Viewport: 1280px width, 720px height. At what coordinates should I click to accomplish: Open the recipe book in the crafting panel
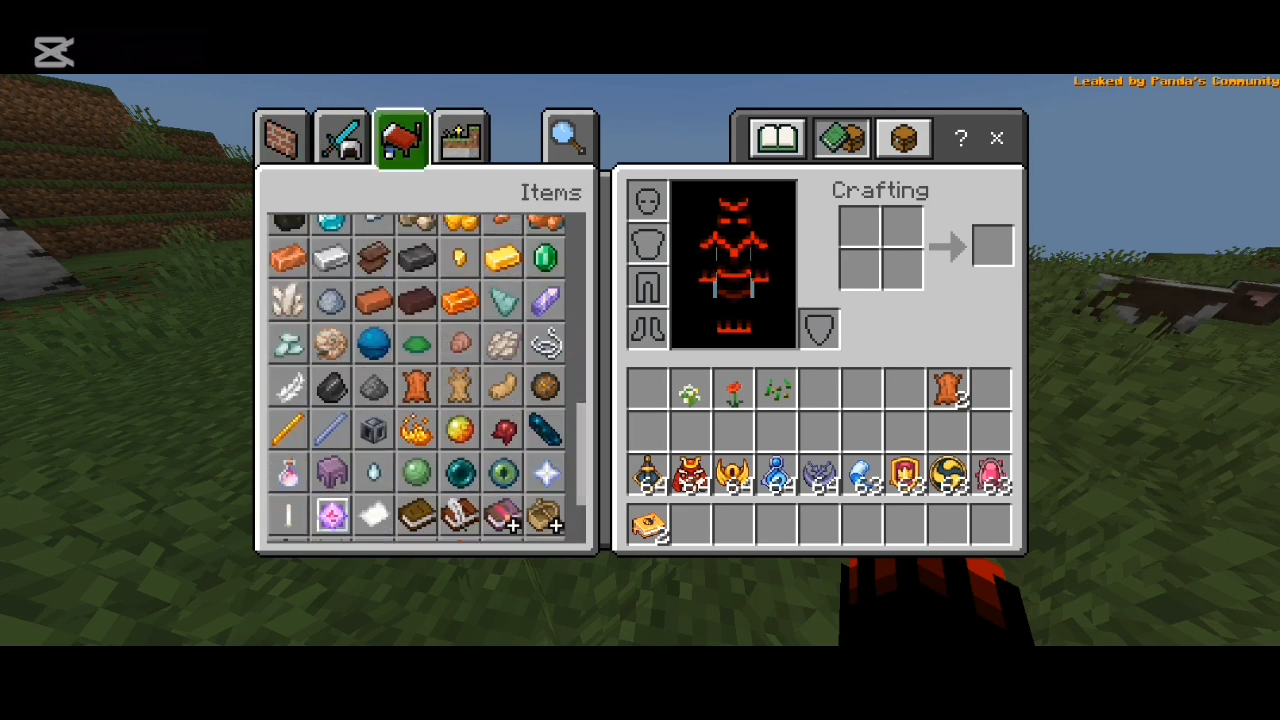(777, 137)
